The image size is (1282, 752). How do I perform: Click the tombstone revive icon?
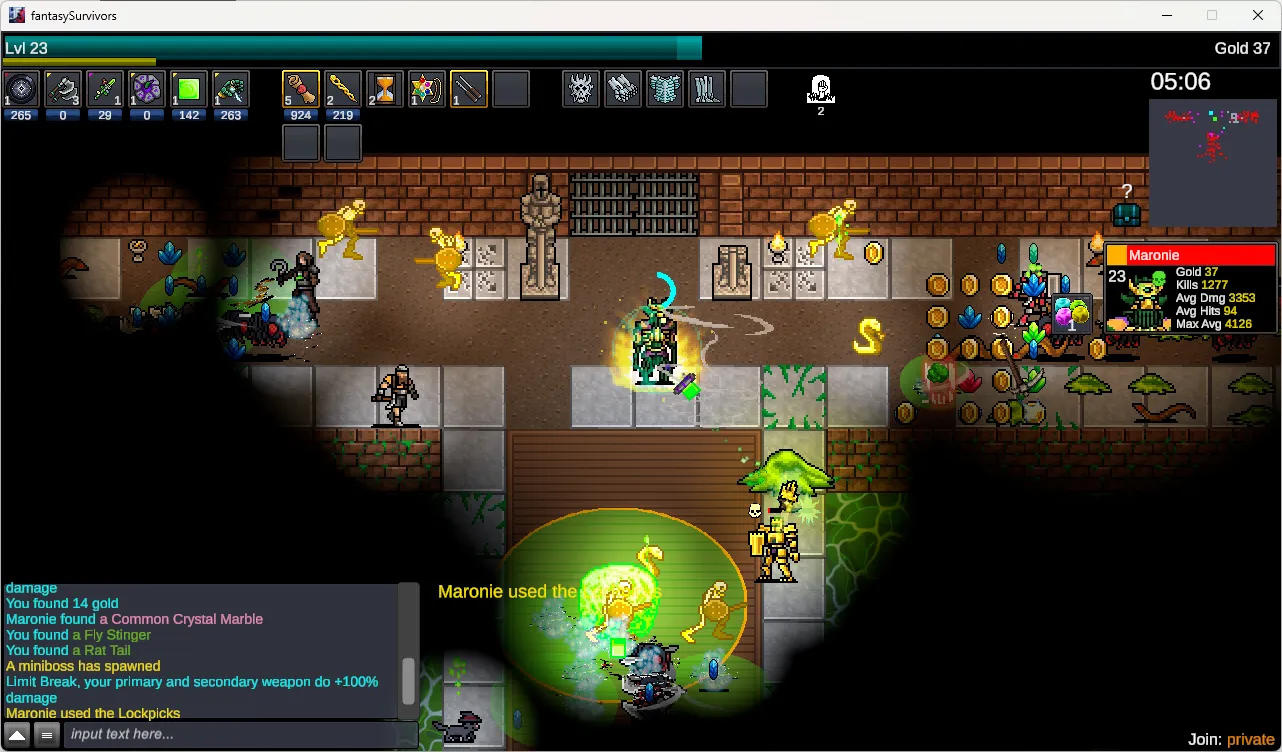click(820, 89)
